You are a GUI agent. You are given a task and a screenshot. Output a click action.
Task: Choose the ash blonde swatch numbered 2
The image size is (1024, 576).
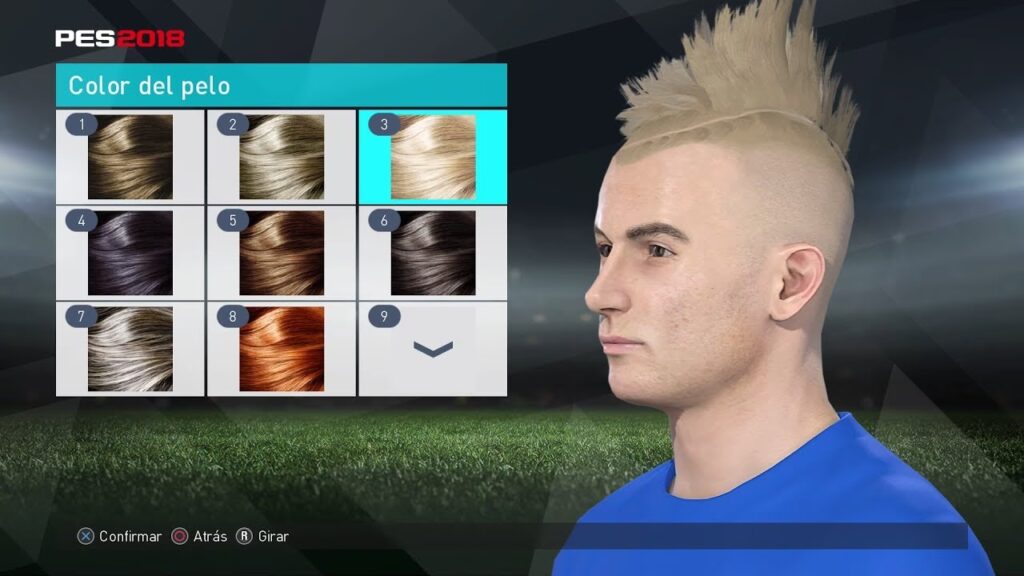(x=281, y=156)
